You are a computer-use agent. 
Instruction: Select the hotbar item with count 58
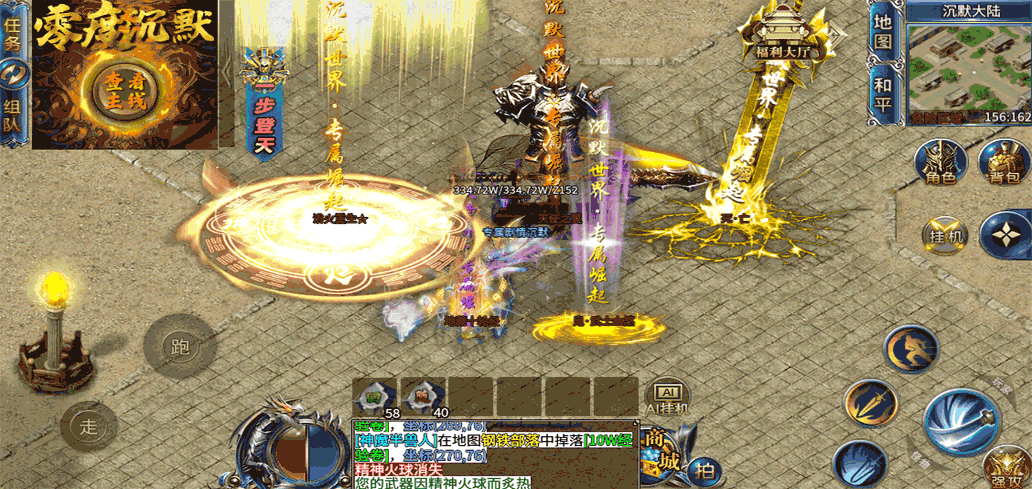tap(375, 395)
